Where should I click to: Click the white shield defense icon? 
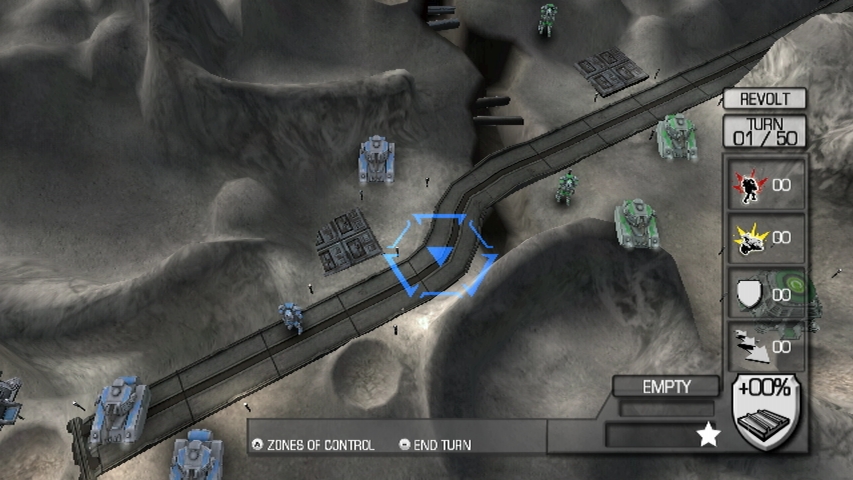(747, 293)
